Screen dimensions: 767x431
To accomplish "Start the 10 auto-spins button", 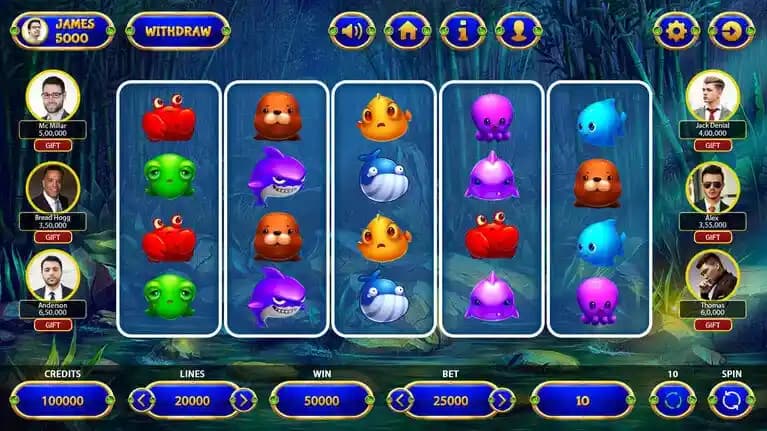I will tap(672, 401).
